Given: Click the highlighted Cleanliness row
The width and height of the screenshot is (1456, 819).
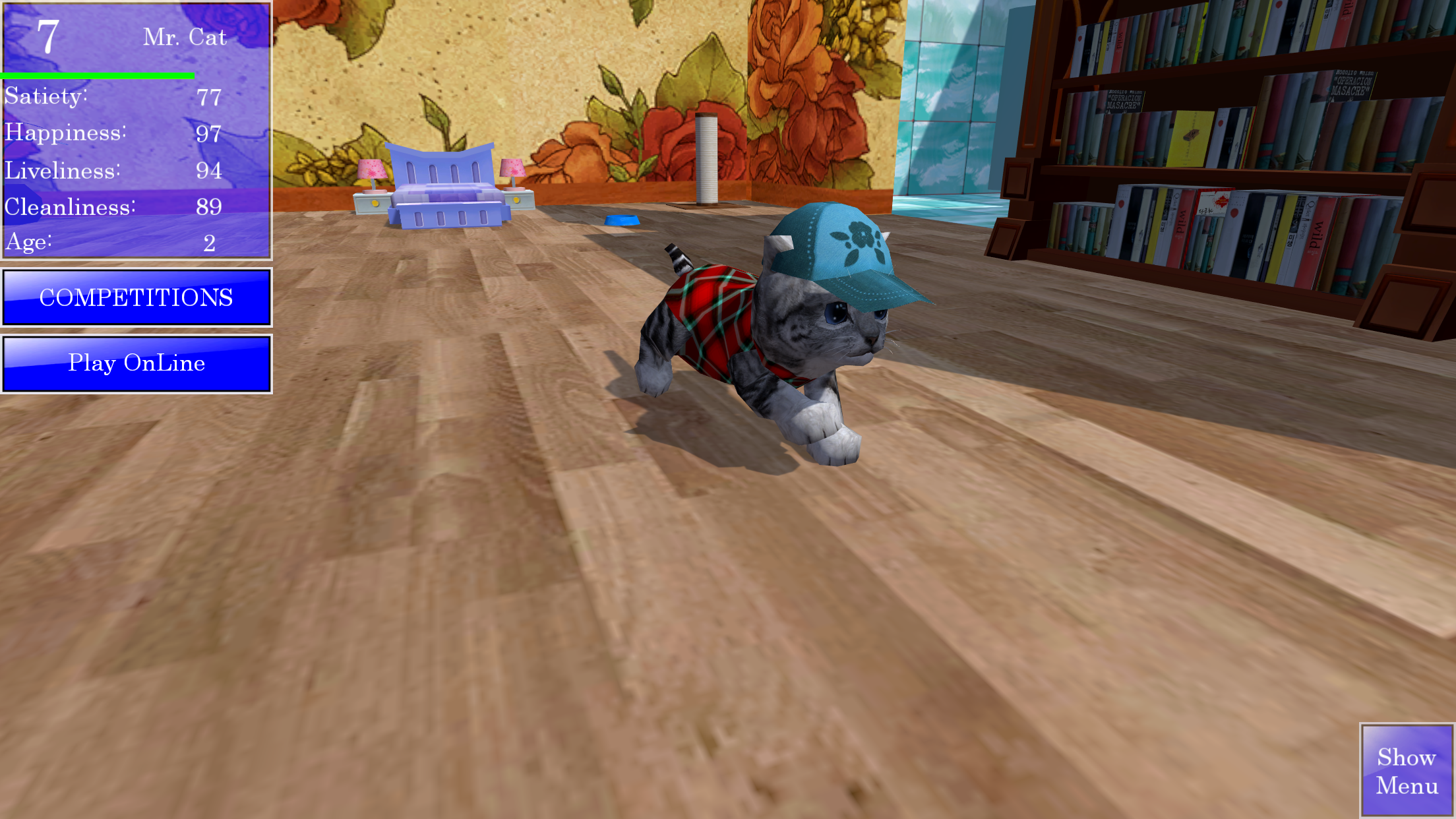Looking at the screenshot, I should [x=112, y=207].
